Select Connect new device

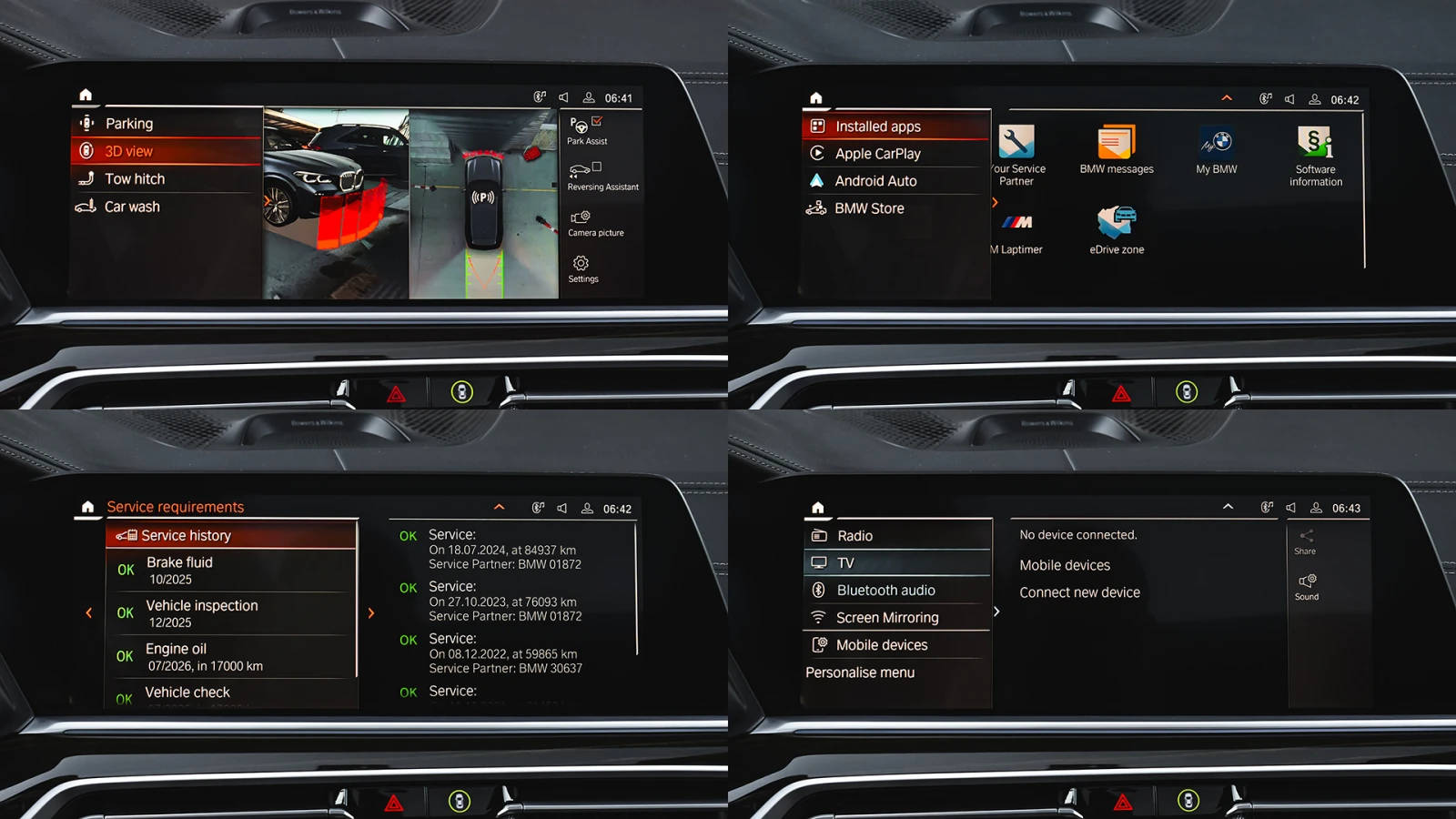[x=1079, y=592]
